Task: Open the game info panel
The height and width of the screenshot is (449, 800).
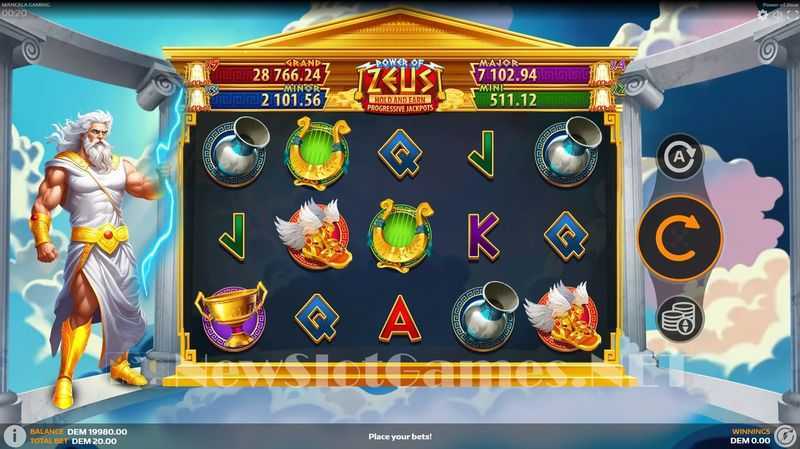Action: tap(14, 436)
